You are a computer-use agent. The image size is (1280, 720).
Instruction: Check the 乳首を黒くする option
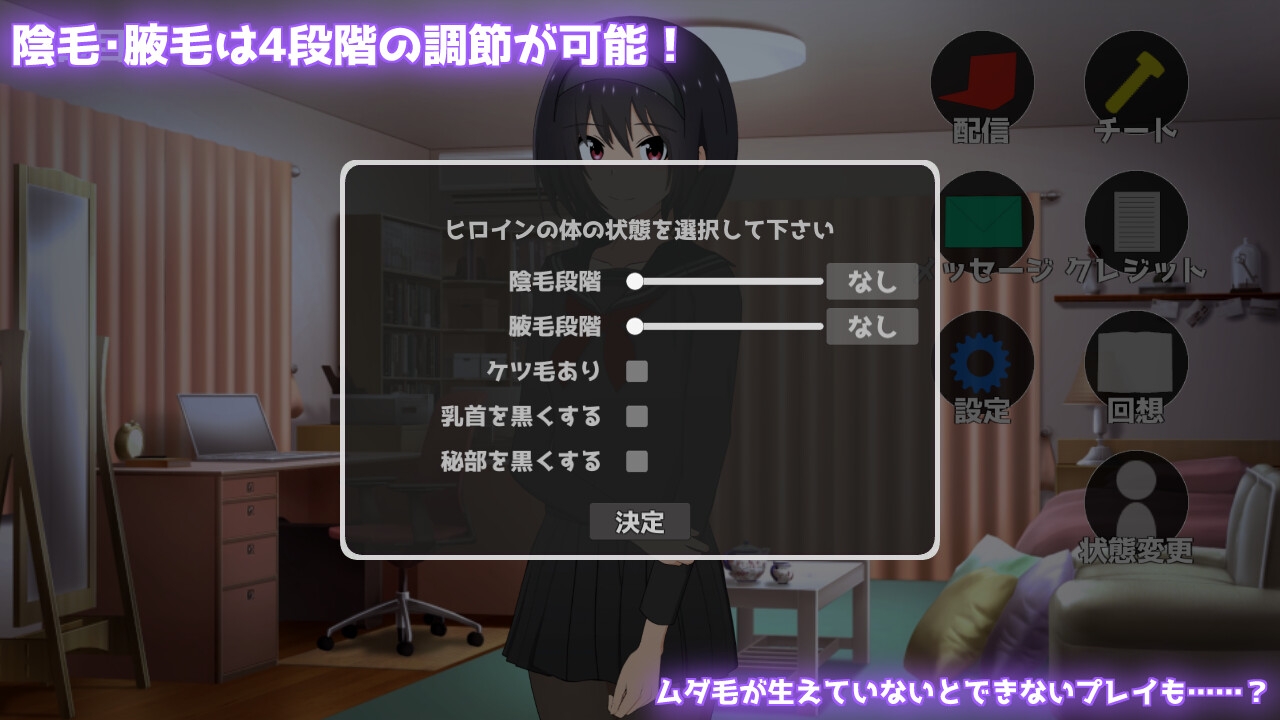click(x=636, y=416)
